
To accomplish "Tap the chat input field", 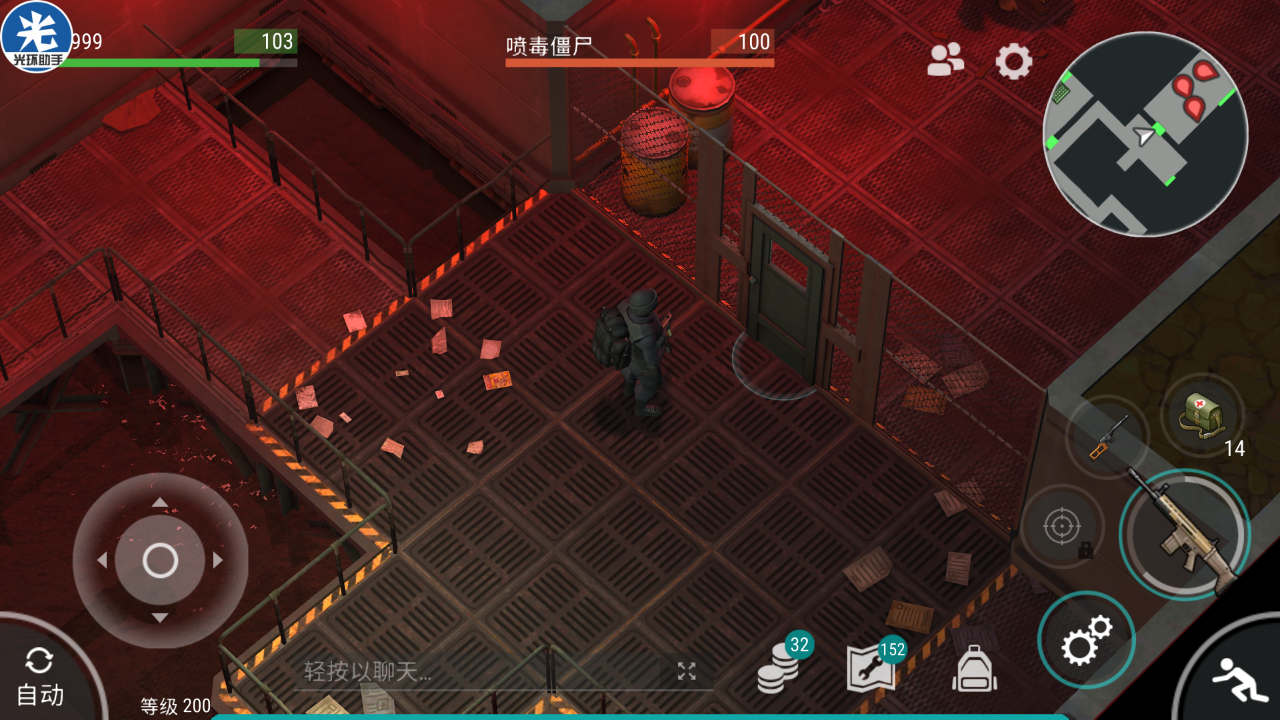I will [480, 672].
